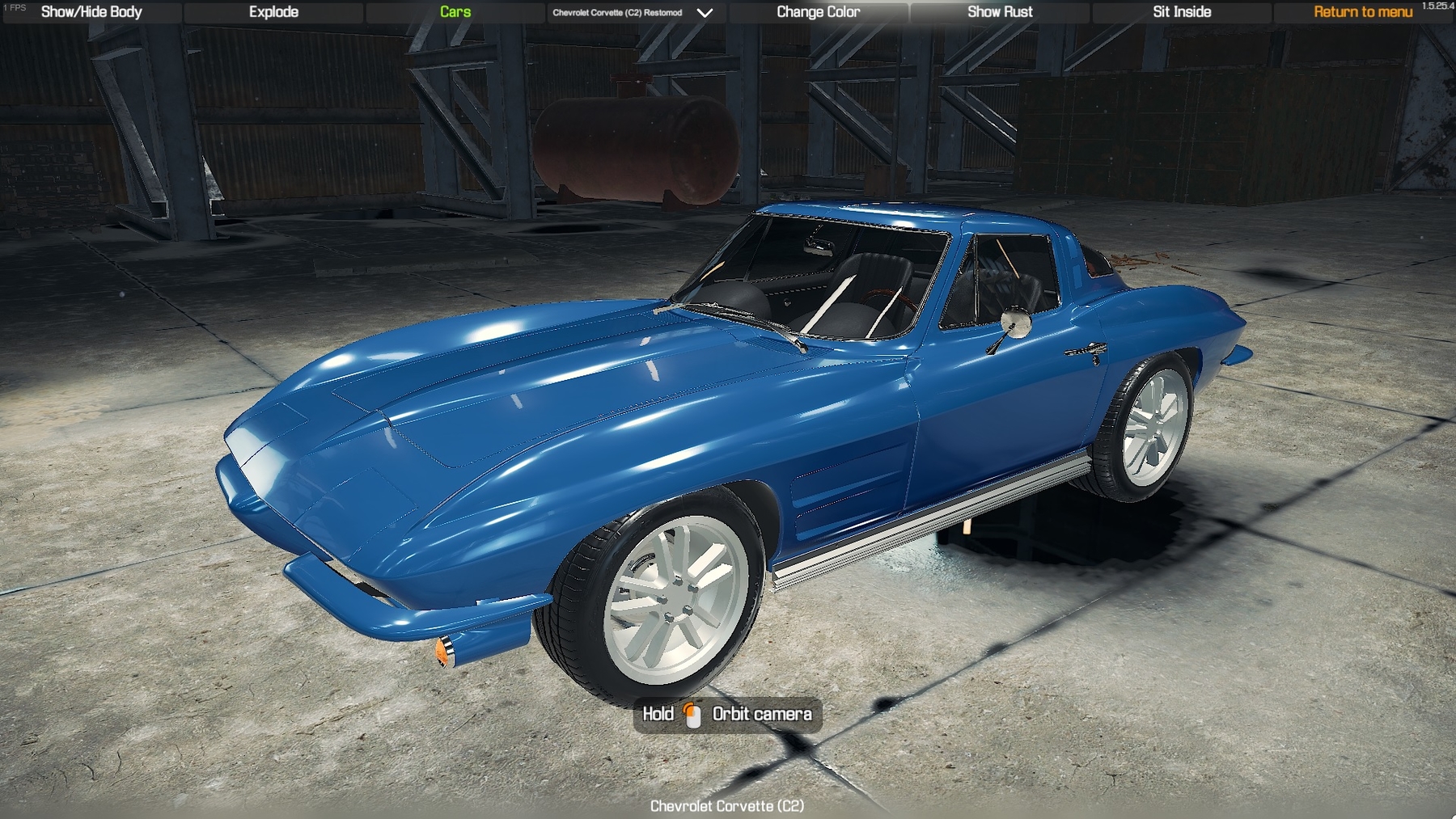Click the Chevrolet Corvette (C2) label at bottom

(726, 806)
